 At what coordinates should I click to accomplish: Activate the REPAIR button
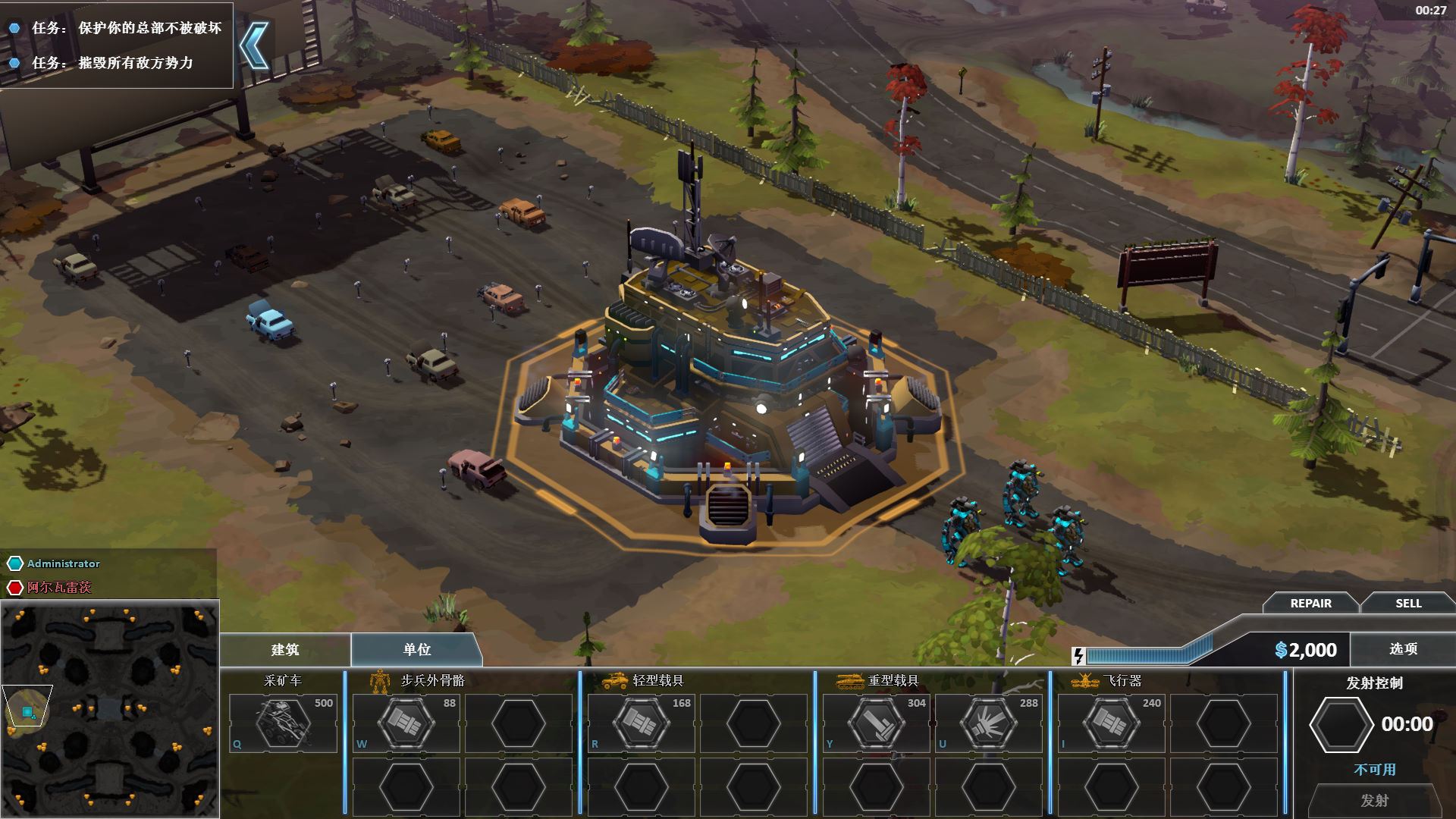1310,604
